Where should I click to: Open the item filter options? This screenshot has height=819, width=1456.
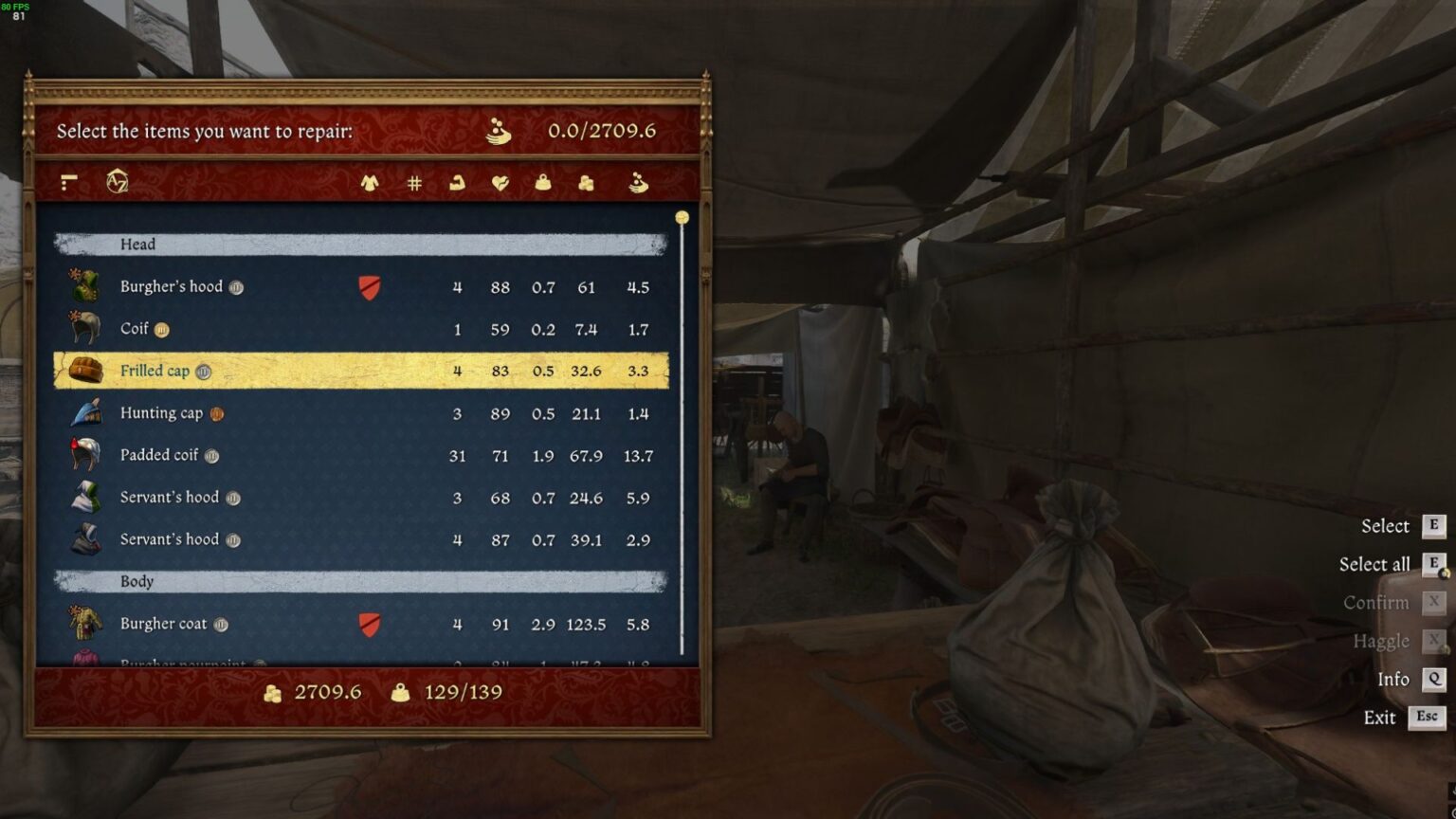(66, 182)
